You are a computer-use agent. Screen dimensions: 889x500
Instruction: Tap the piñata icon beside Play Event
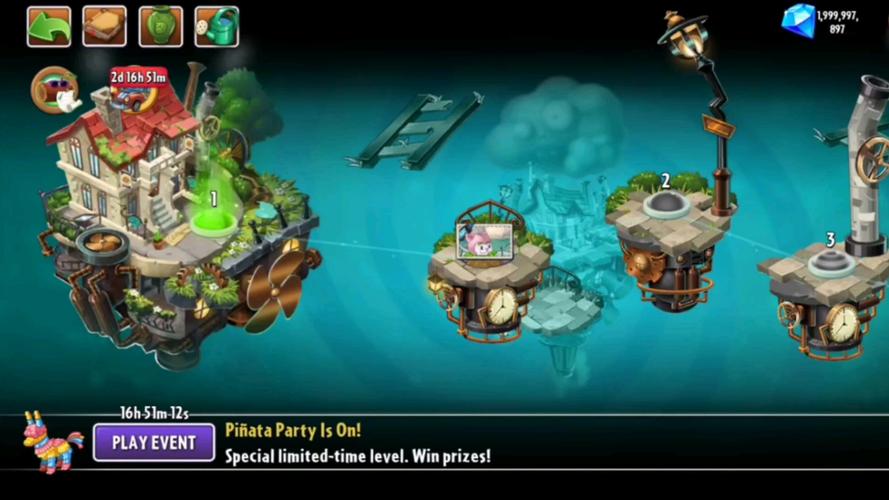pyautogui.click(x=52, y=441)
